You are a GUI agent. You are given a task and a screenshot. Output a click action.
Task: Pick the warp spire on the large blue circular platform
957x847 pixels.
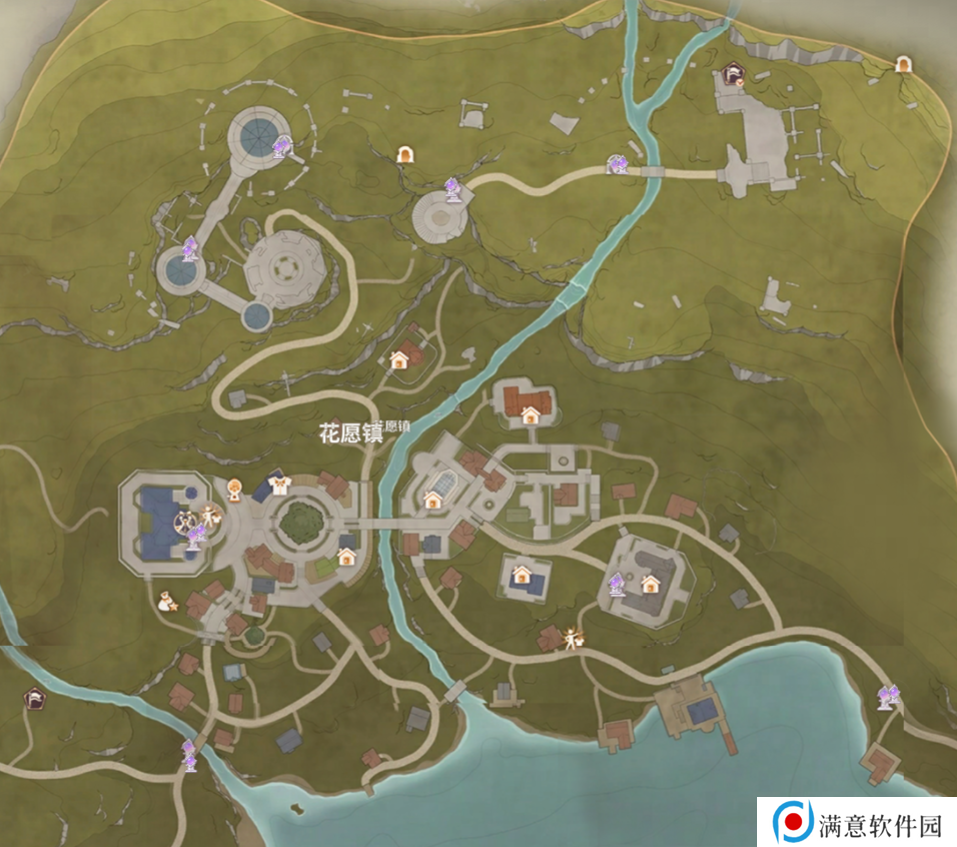click(283, 148)
